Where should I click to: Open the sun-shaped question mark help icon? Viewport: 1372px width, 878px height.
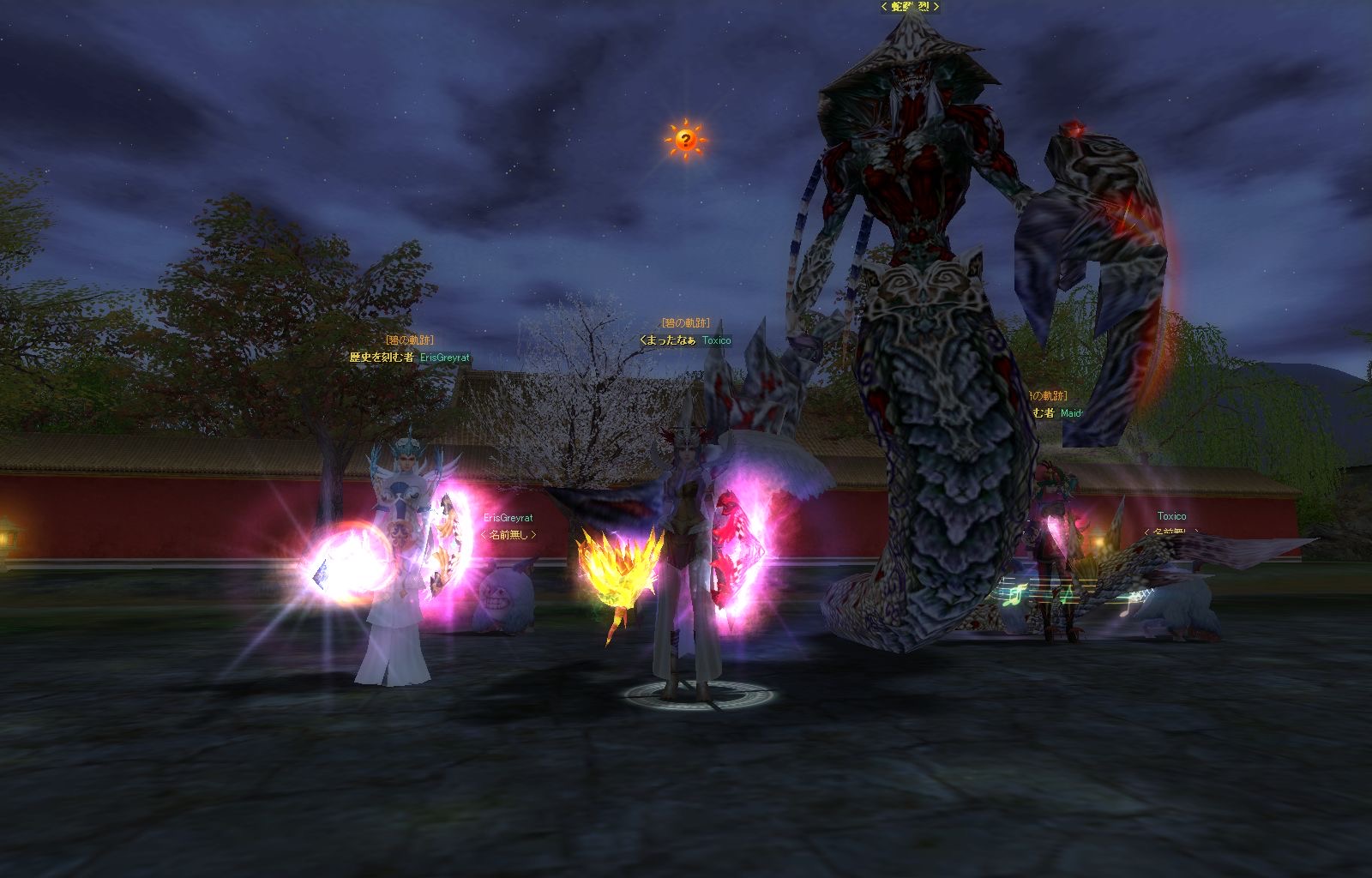coord(684,139)
